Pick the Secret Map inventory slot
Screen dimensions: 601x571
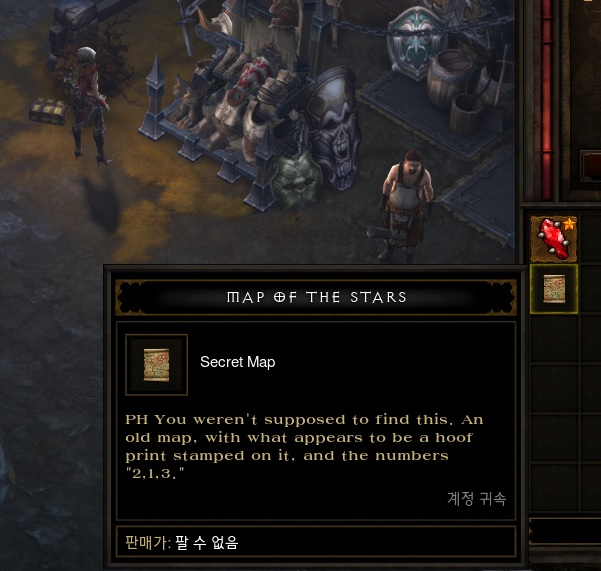coord(554,289)
